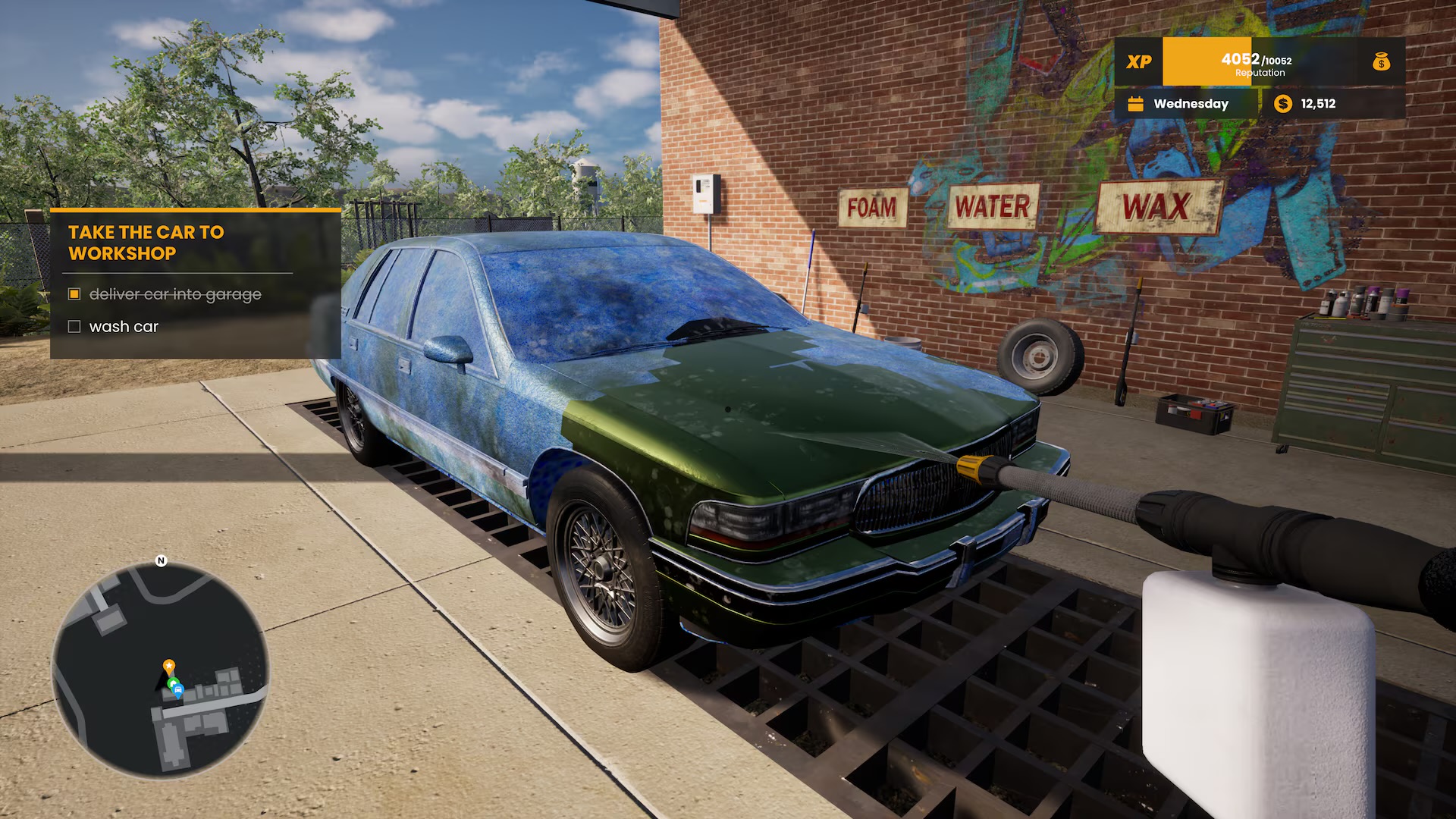Toggle completion of the strikethrough garage task
Image resolution: width=1456 pixels, height=819 pixels.
pos(74,293)
